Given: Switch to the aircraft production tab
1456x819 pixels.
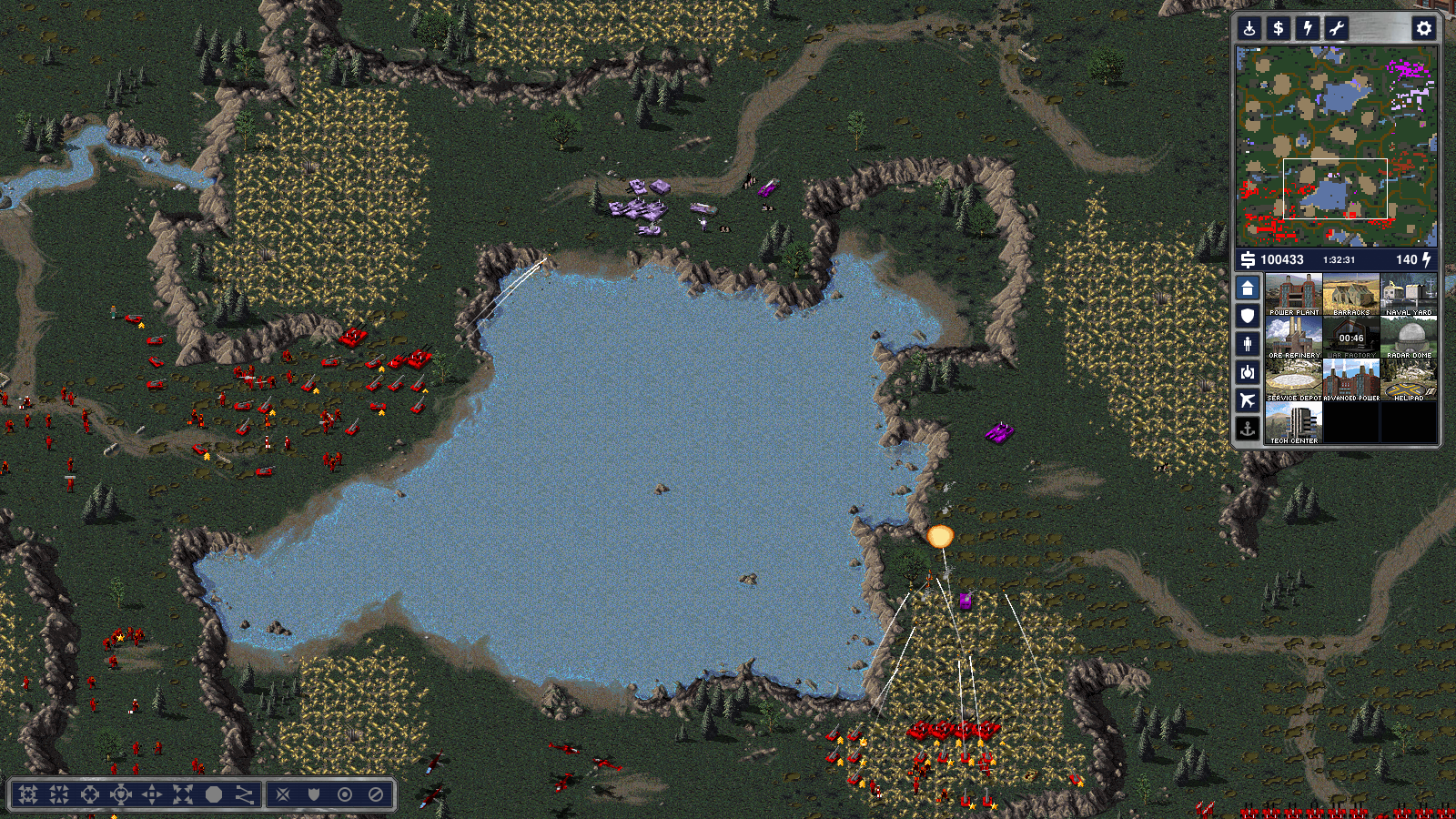Looking at the screenshot, I should click(x=1248, y=400).
